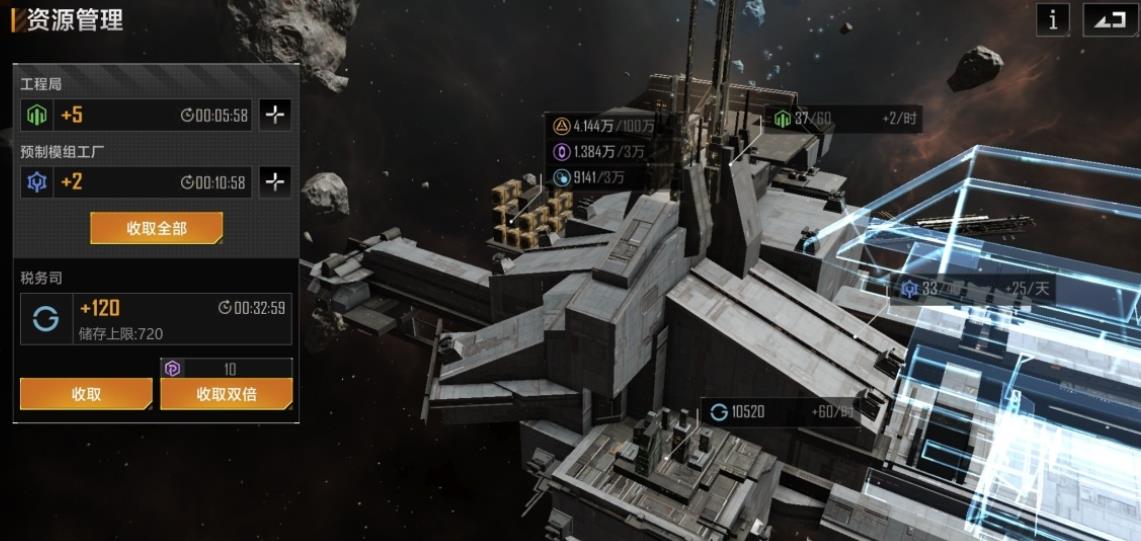Tap the 收取 tax collect button
Screen dimensions: 1141x541
coord(86,394)
